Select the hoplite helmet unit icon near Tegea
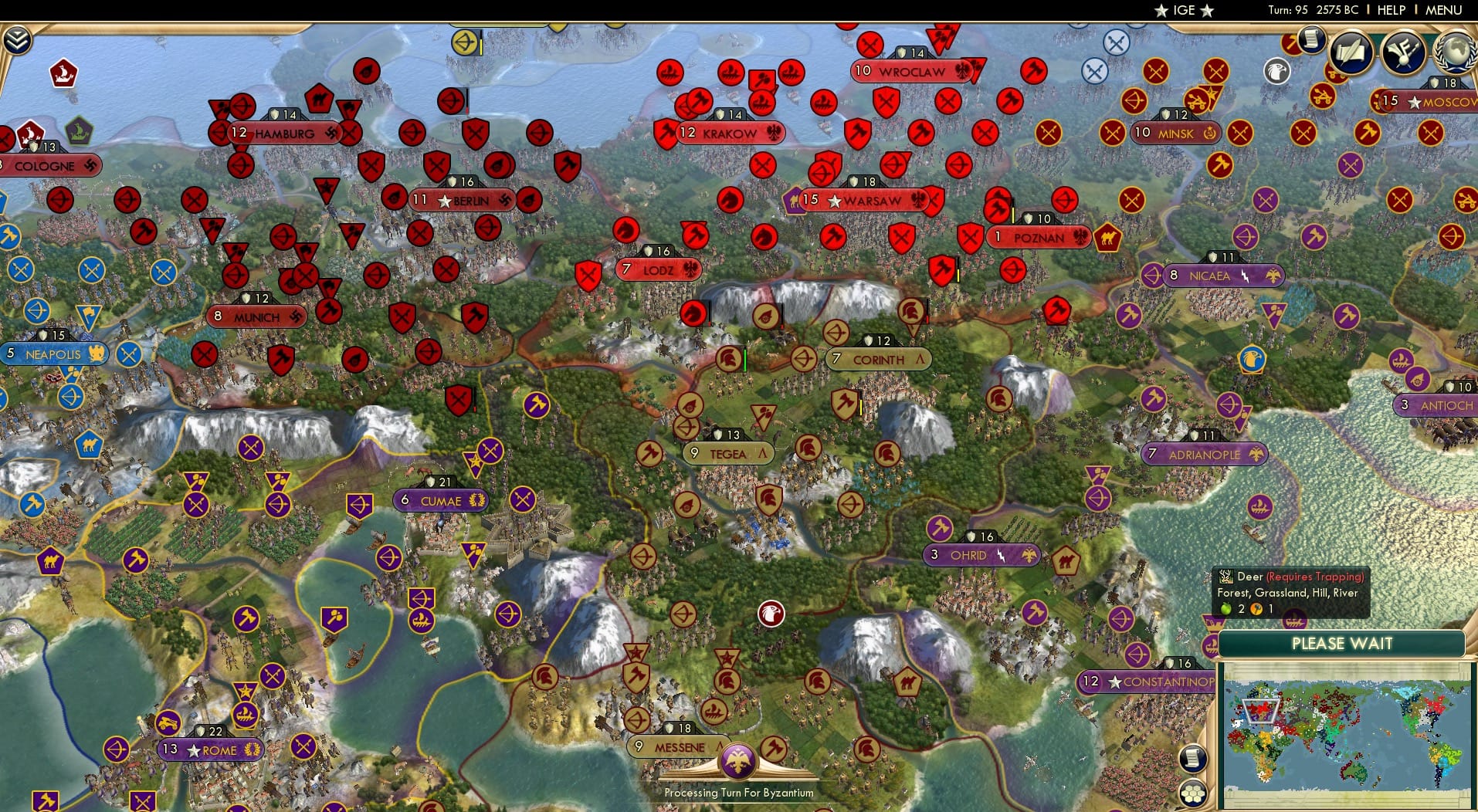Screen dimensions: 1478x812 click(x=808, y=447)
